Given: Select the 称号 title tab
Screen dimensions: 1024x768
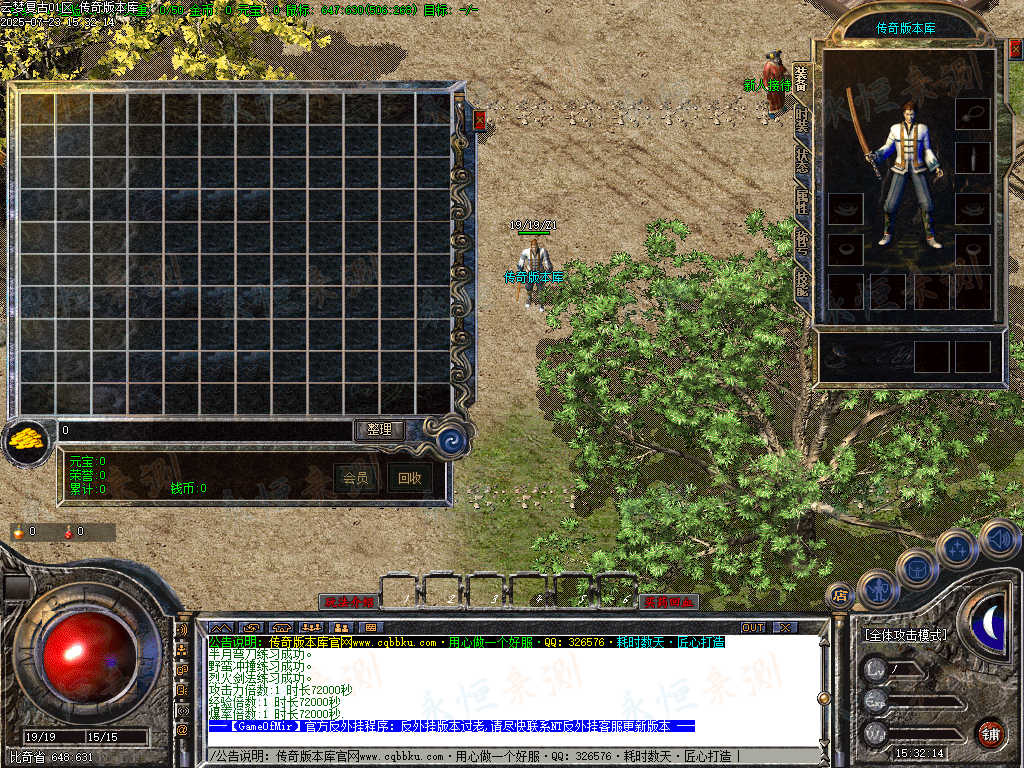Looking at the screenshot, I should coord(801,240).
